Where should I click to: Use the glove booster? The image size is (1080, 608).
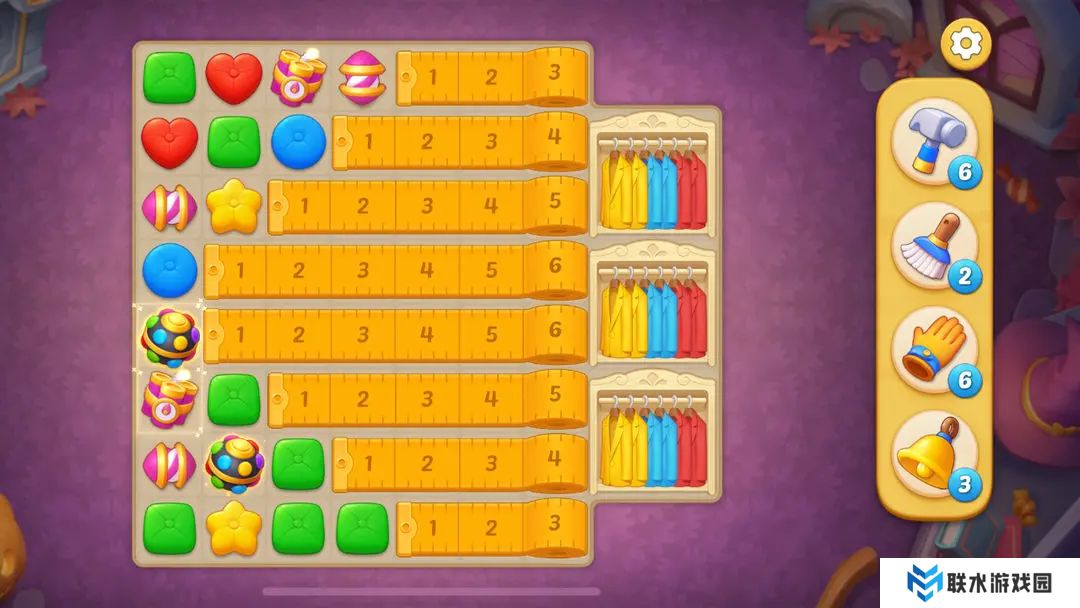point(933,348)
